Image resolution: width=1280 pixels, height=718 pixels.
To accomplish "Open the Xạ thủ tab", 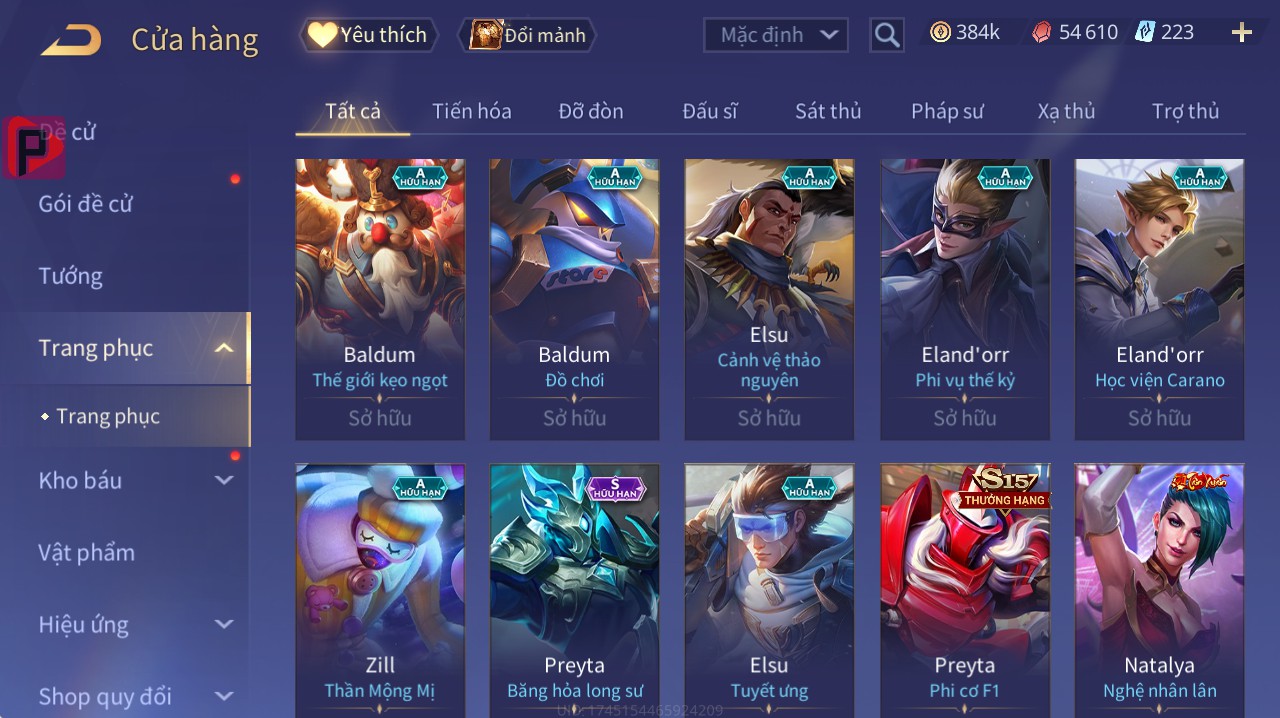I will pos(1066,111).
